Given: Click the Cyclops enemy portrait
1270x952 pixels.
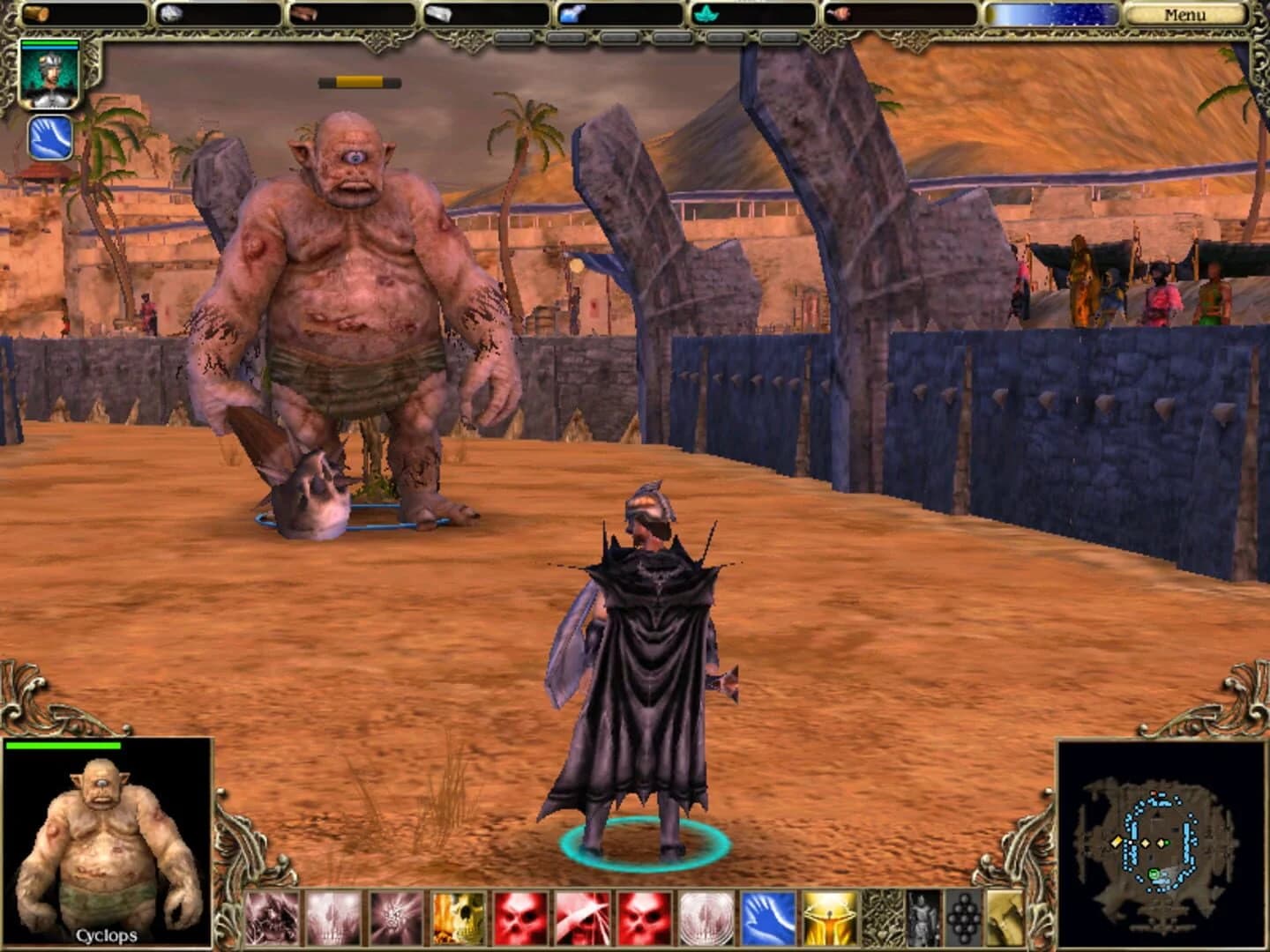Looking at the screenshot, I should [106, 837].
